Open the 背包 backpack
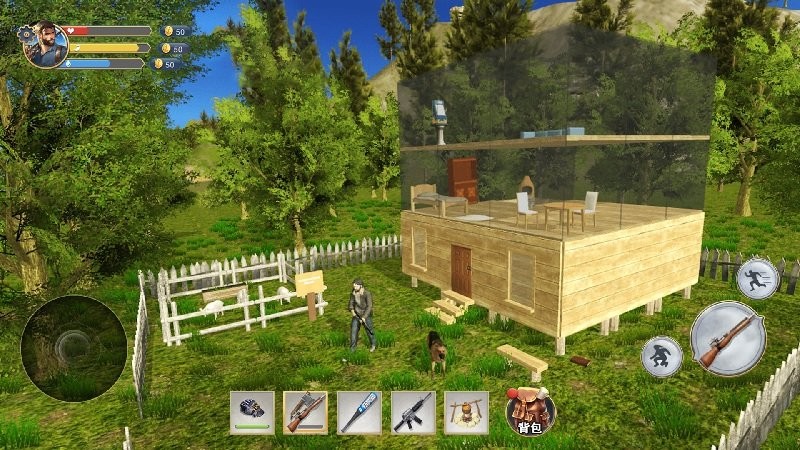The height and width of the screenshot is (450, 800). click(x=529, y=411)
